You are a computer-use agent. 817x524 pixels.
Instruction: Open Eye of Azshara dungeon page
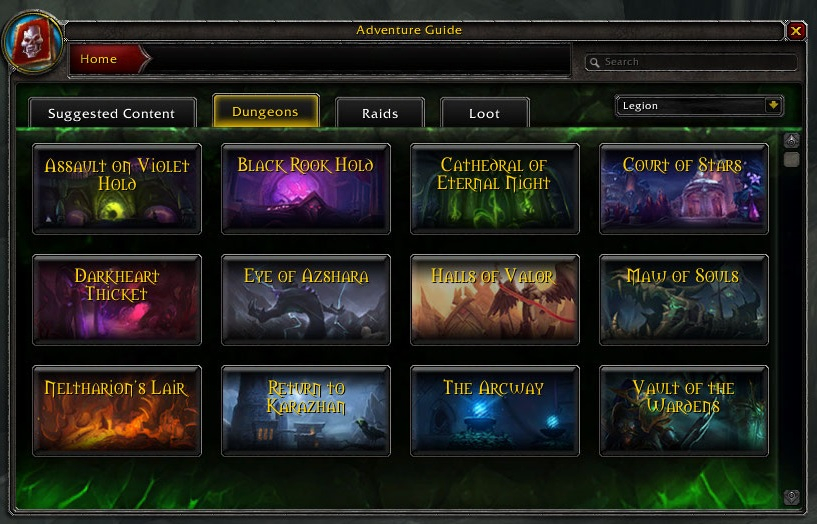pos(305,299)
